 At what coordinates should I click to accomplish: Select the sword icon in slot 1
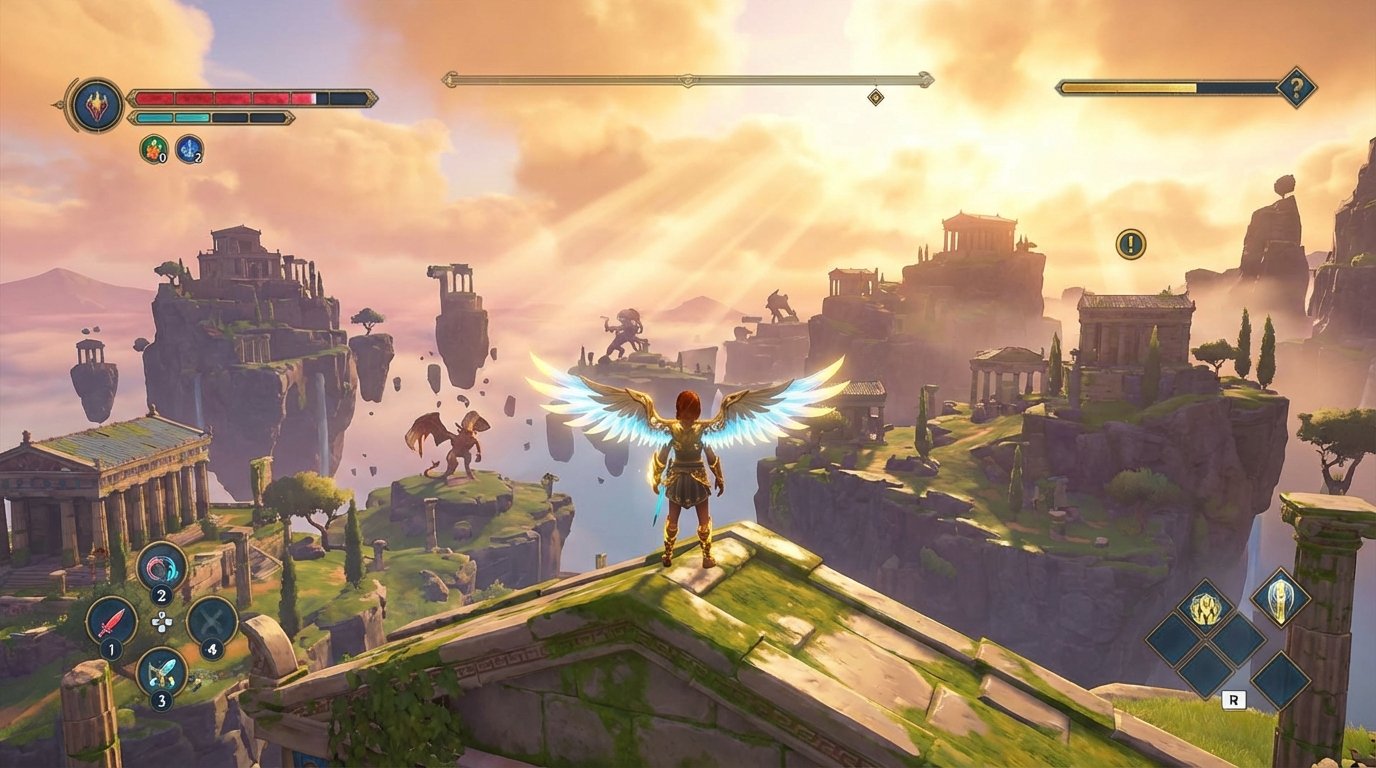pyautogui.click(x=113, y=622)
